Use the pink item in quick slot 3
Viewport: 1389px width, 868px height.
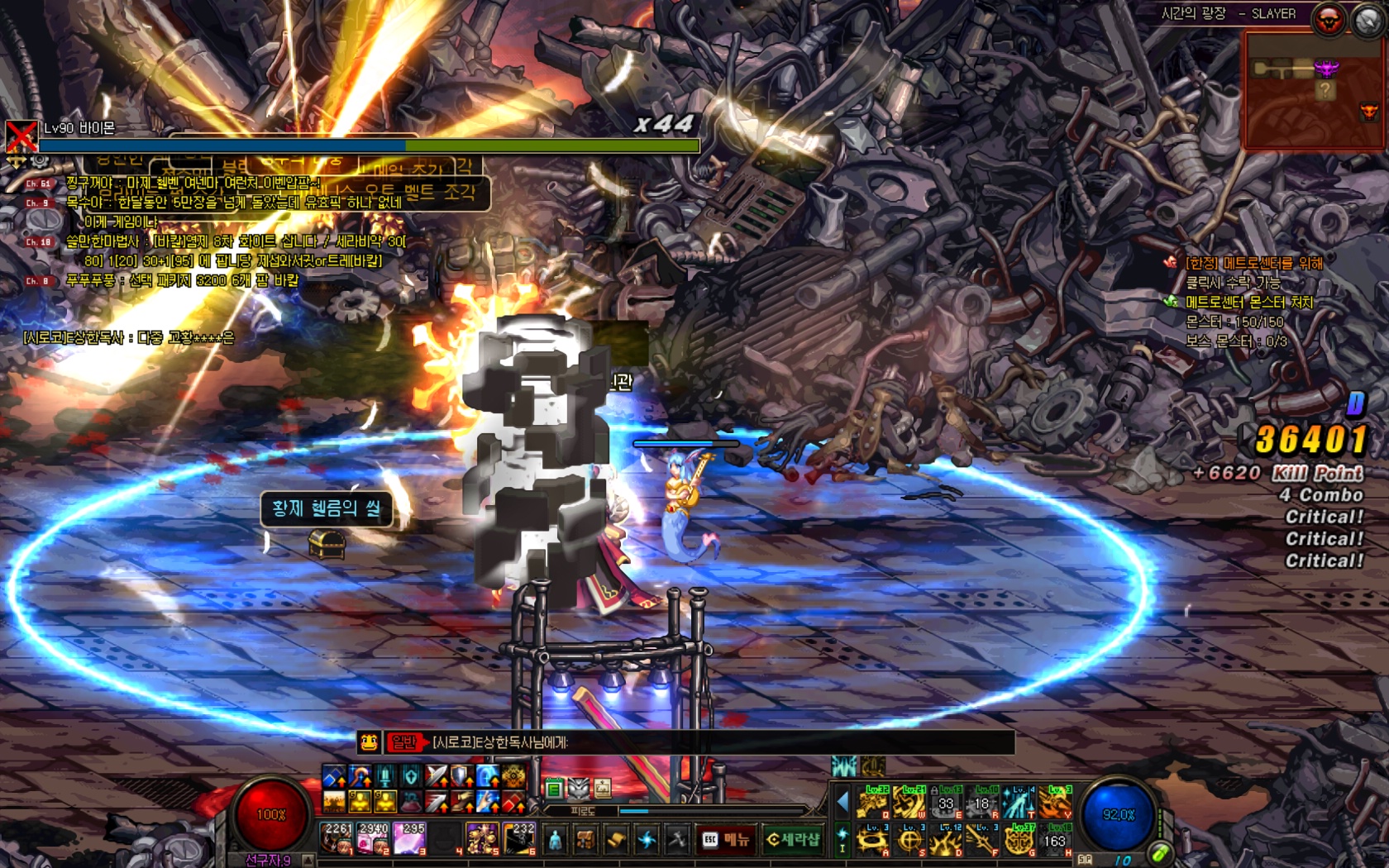click(409, 838)
